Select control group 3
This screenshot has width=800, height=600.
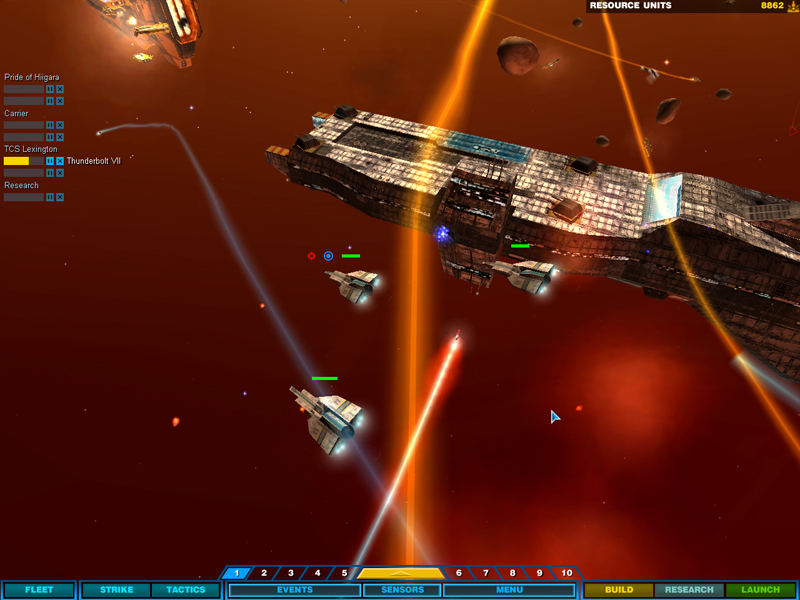[x=291, y=573]
